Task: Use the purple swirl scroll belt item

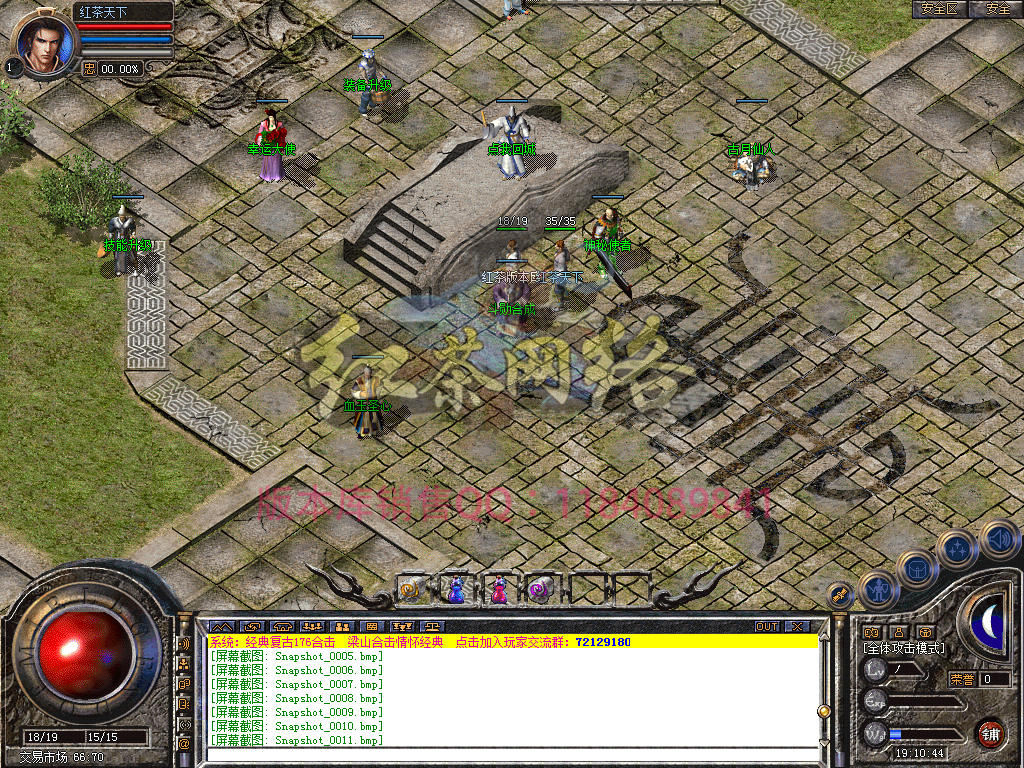Action: coord(541,590)
